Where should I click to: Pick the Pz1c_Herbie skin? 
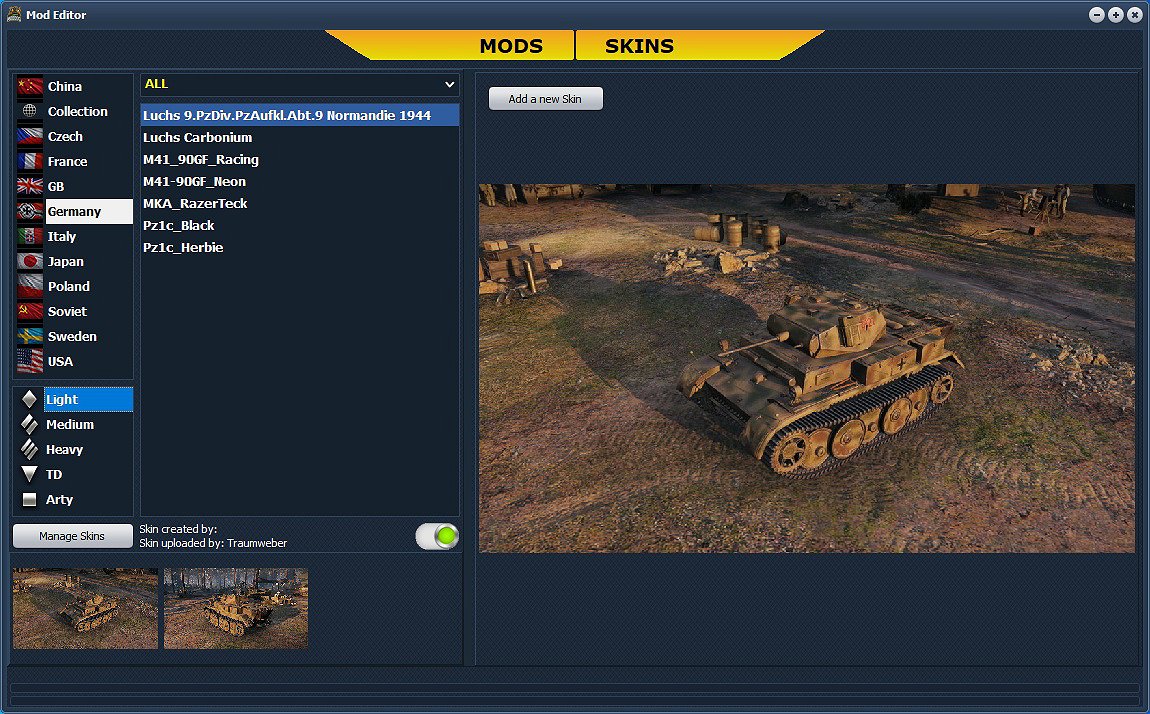183,248
